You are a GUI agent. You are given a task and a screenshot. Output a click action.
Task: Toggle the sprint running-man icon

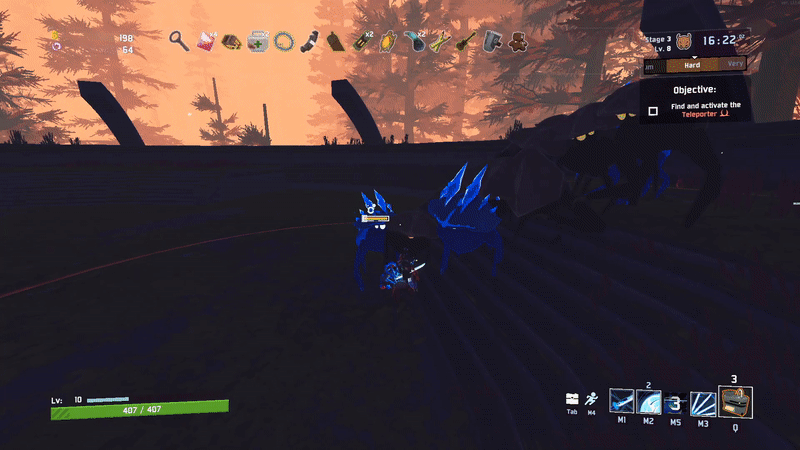pyautogui.click(x=592, y=398)
